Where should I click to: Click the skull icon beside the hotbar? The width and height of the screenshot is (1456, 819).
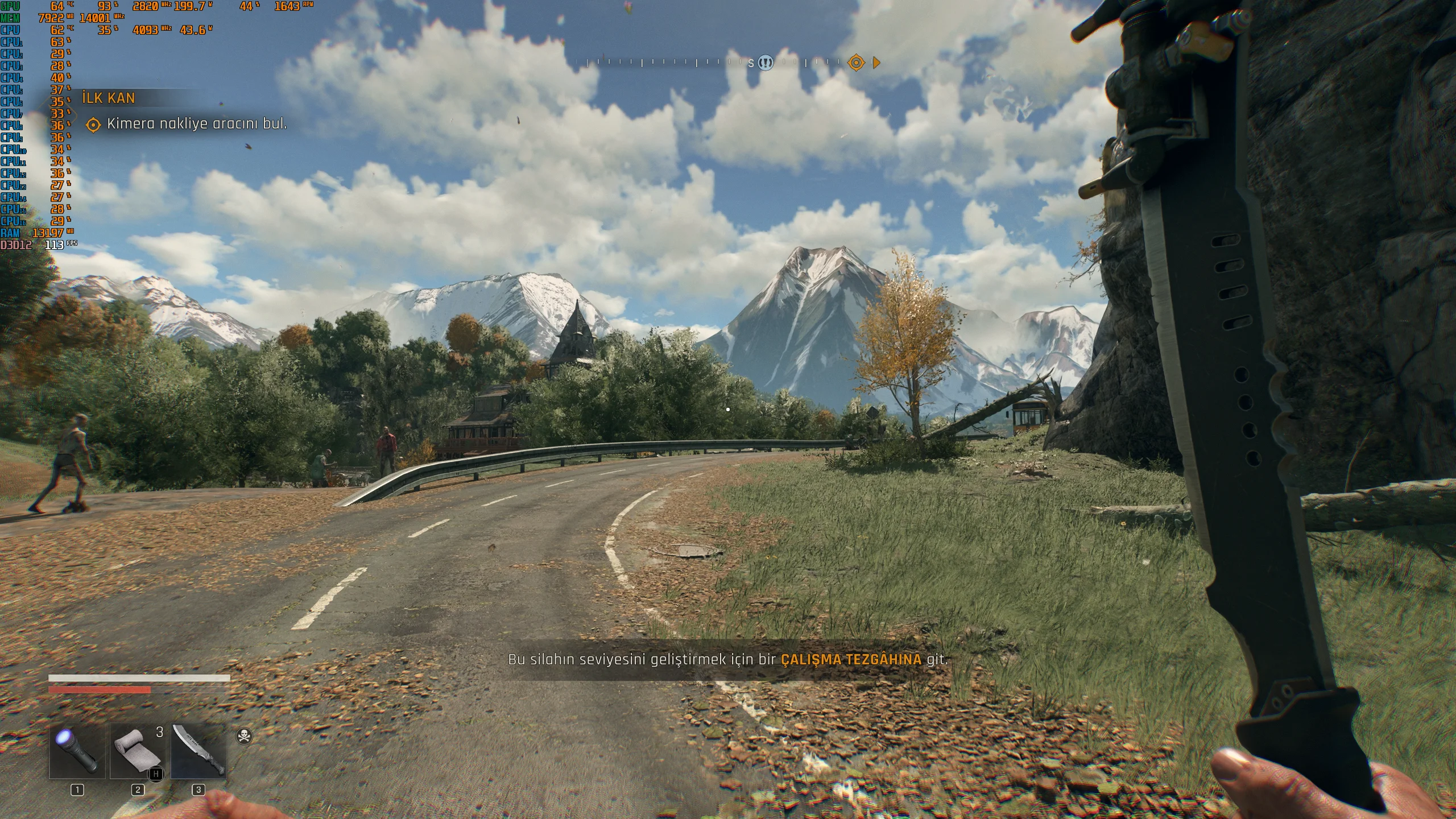[244, 737]
